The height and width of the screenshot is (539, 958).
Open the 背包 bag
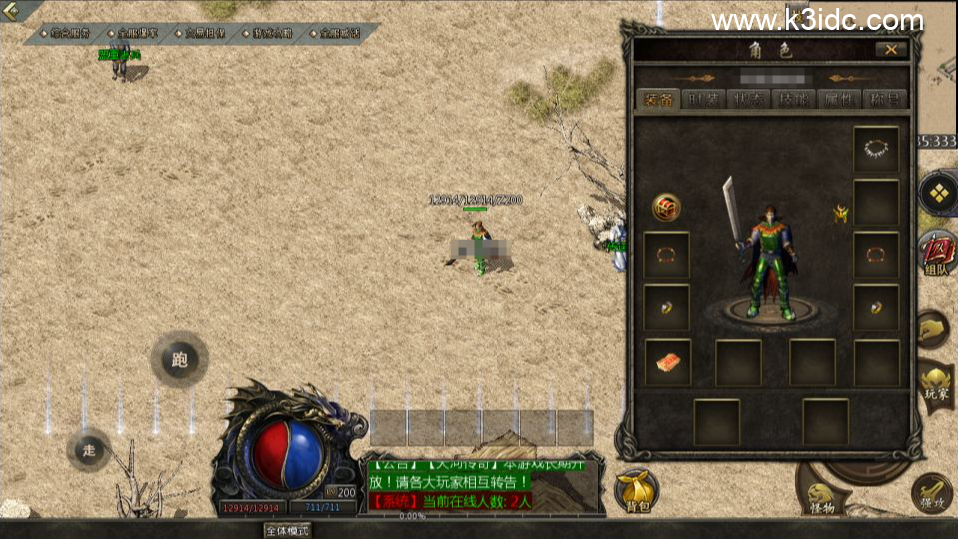(x=637, y=492)
